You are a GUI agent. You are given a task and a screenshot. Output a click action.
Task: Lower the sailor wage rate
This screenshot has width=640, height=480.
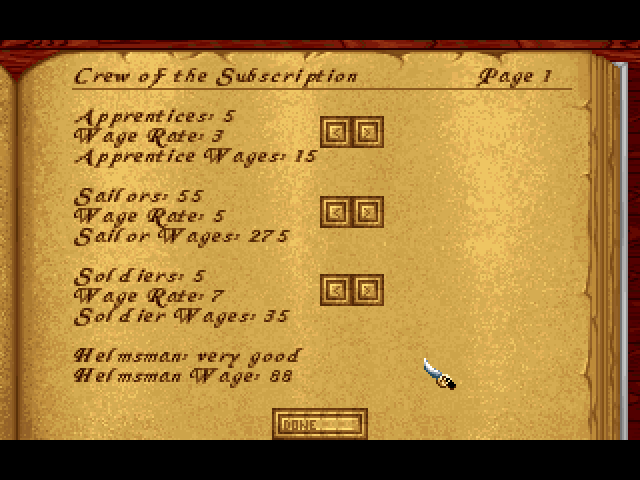(337, 211)
